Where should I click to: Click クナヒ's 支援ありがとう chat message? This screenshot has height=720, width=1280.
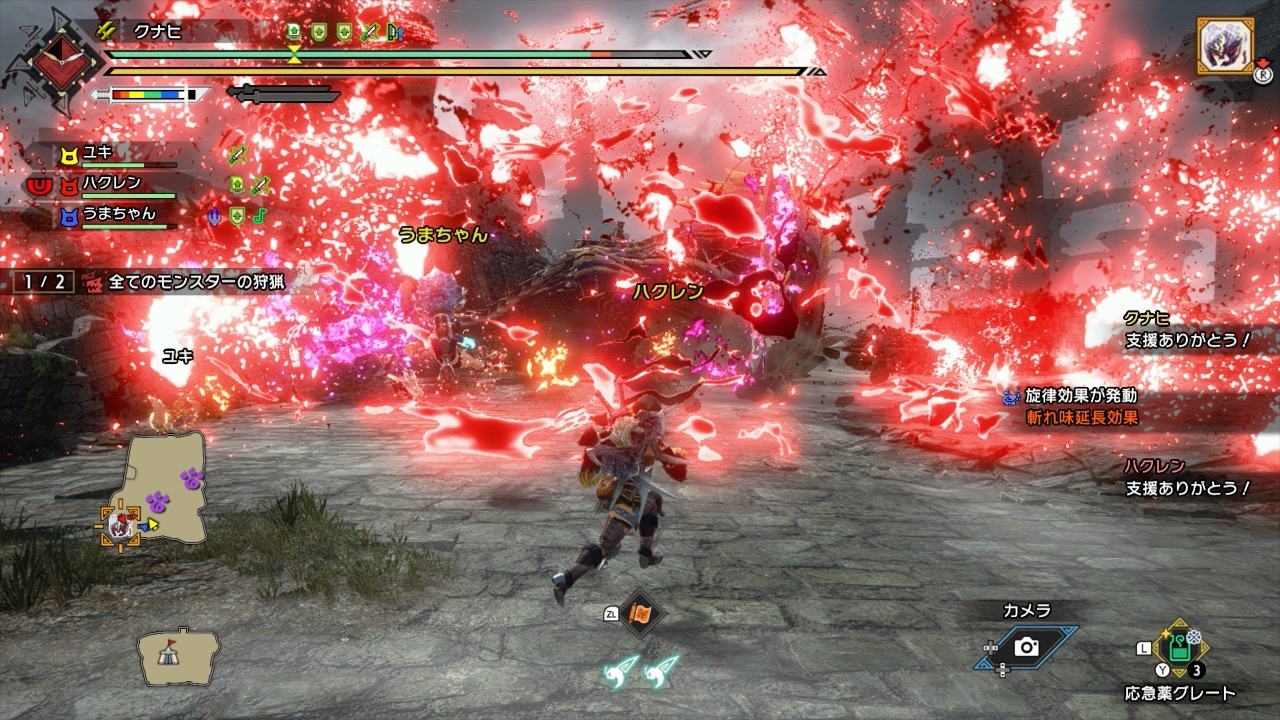(1187, 341)
